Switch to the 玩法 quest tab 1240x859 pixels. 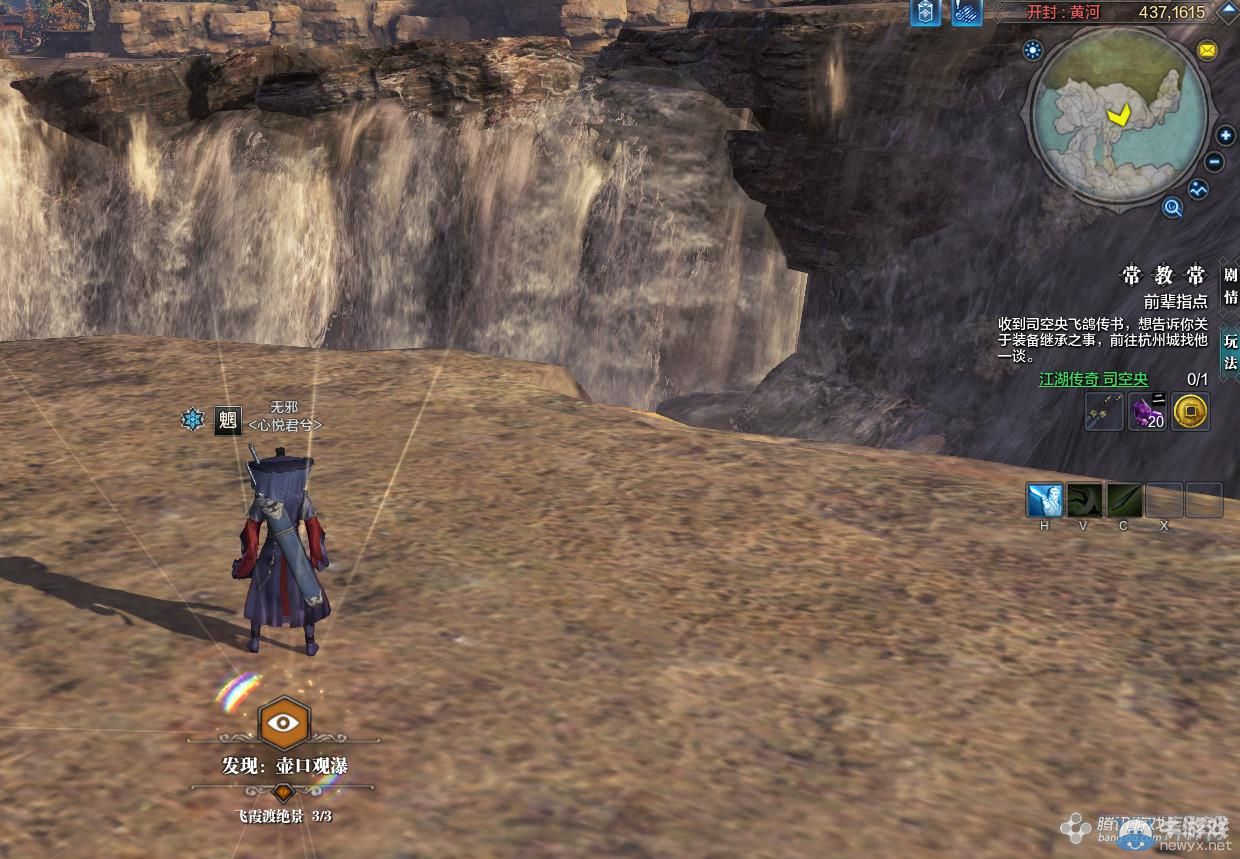click(1230, 350)
